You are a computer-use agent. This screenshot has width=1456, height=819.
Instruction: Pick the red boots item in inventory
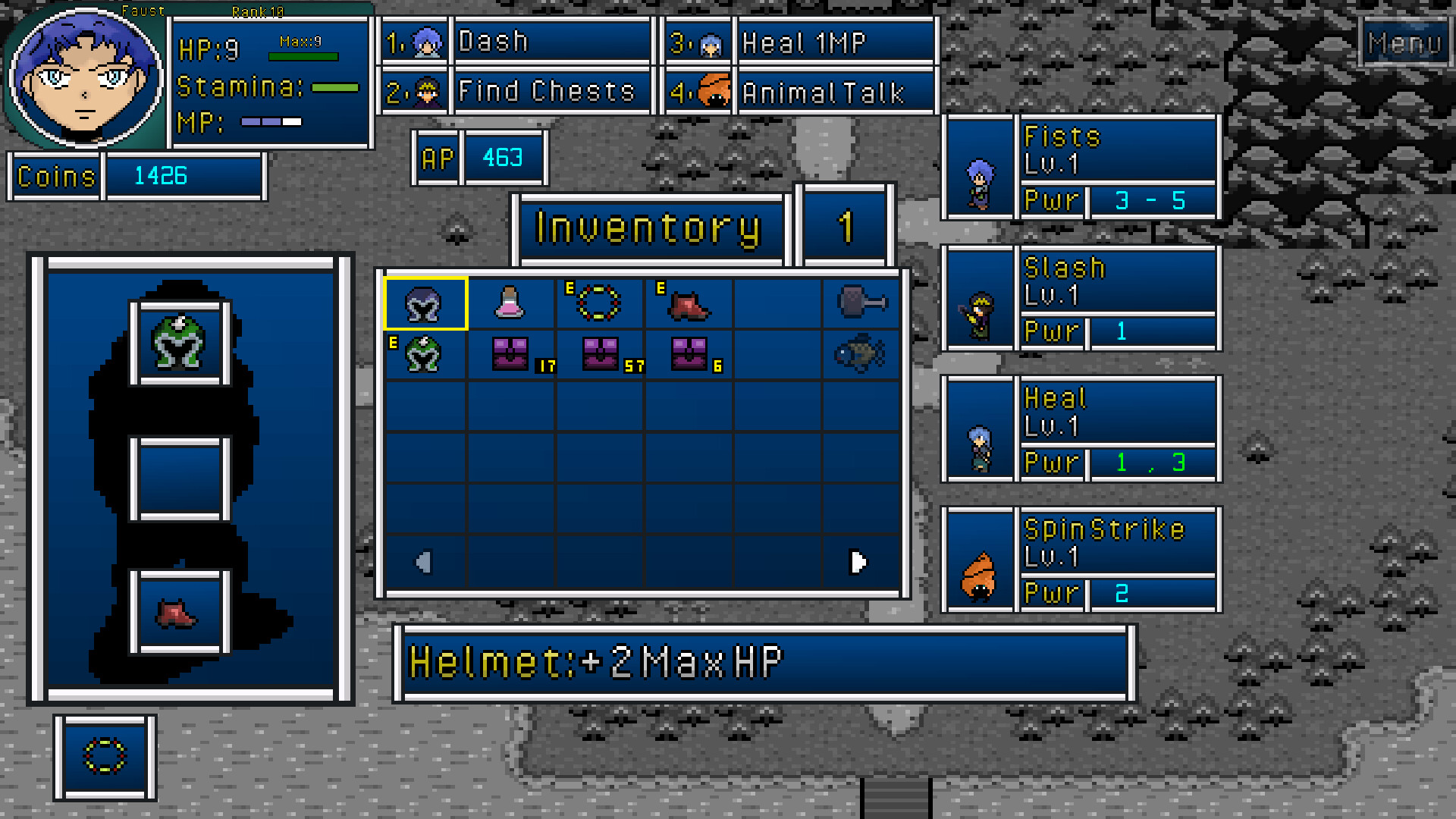[x=687, y=303]
